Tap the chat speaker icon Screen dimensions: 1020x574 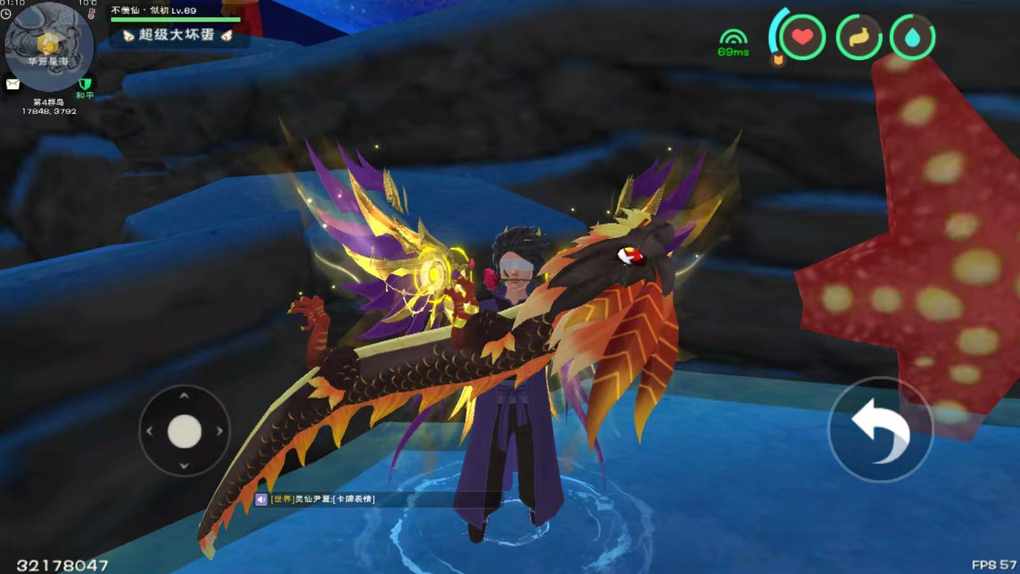coord(262,498)
